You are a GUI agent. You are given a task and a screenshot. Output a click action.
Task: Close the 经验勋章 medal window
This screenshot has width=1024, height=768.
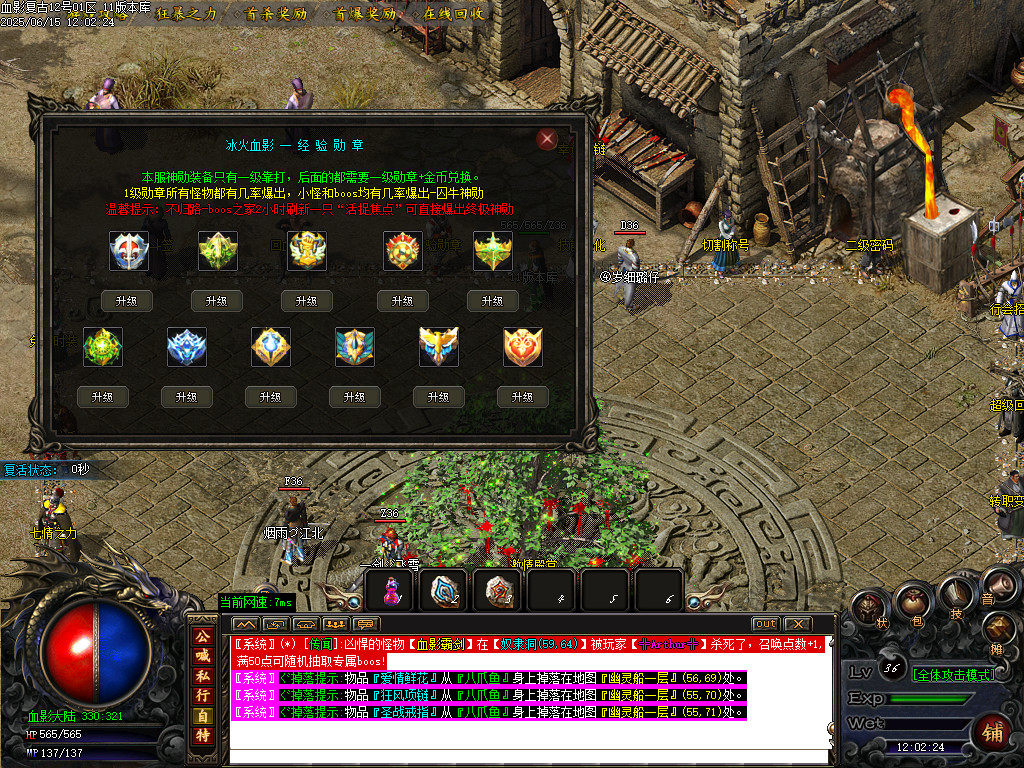546,139
